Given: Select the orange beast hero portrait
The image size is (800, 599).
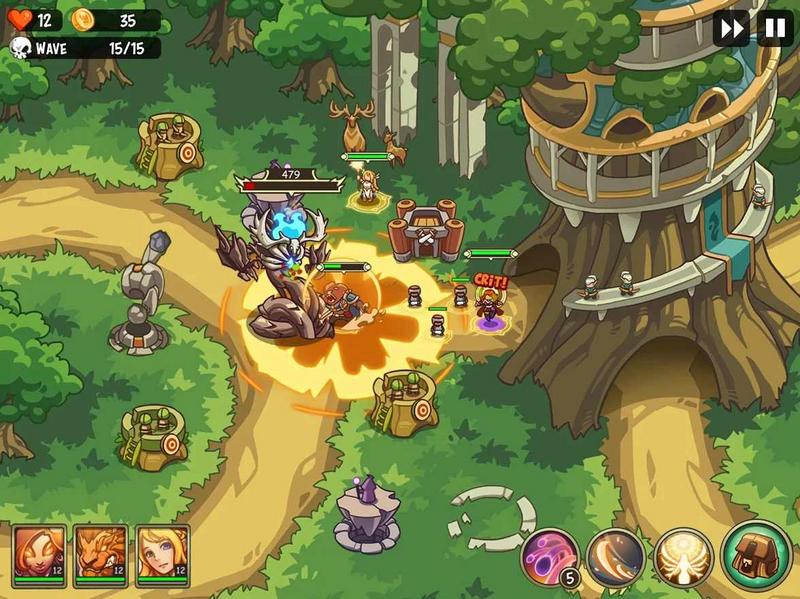Looking at the screenshot, I should [101, 552].
